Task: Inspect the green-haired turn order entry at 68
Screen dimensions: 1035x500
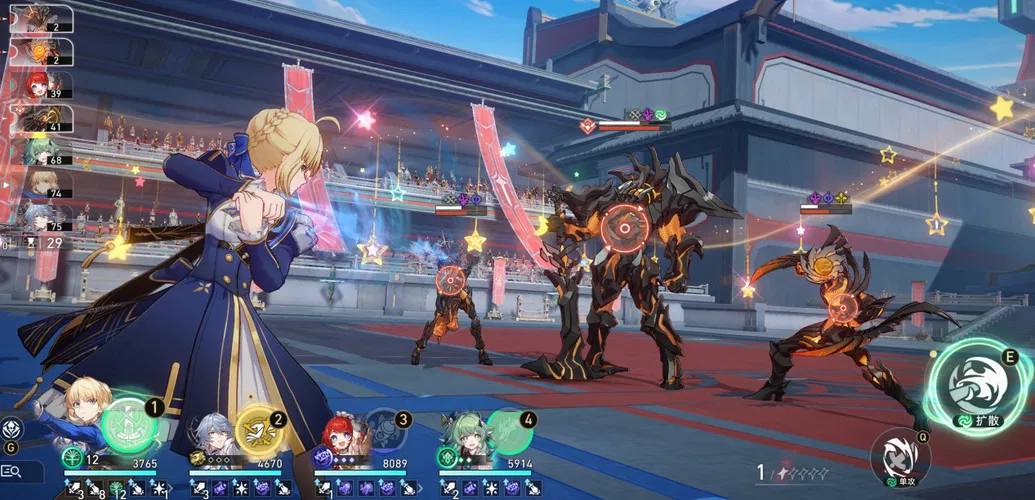Action: pyautogui.click(x=39, y=153)
